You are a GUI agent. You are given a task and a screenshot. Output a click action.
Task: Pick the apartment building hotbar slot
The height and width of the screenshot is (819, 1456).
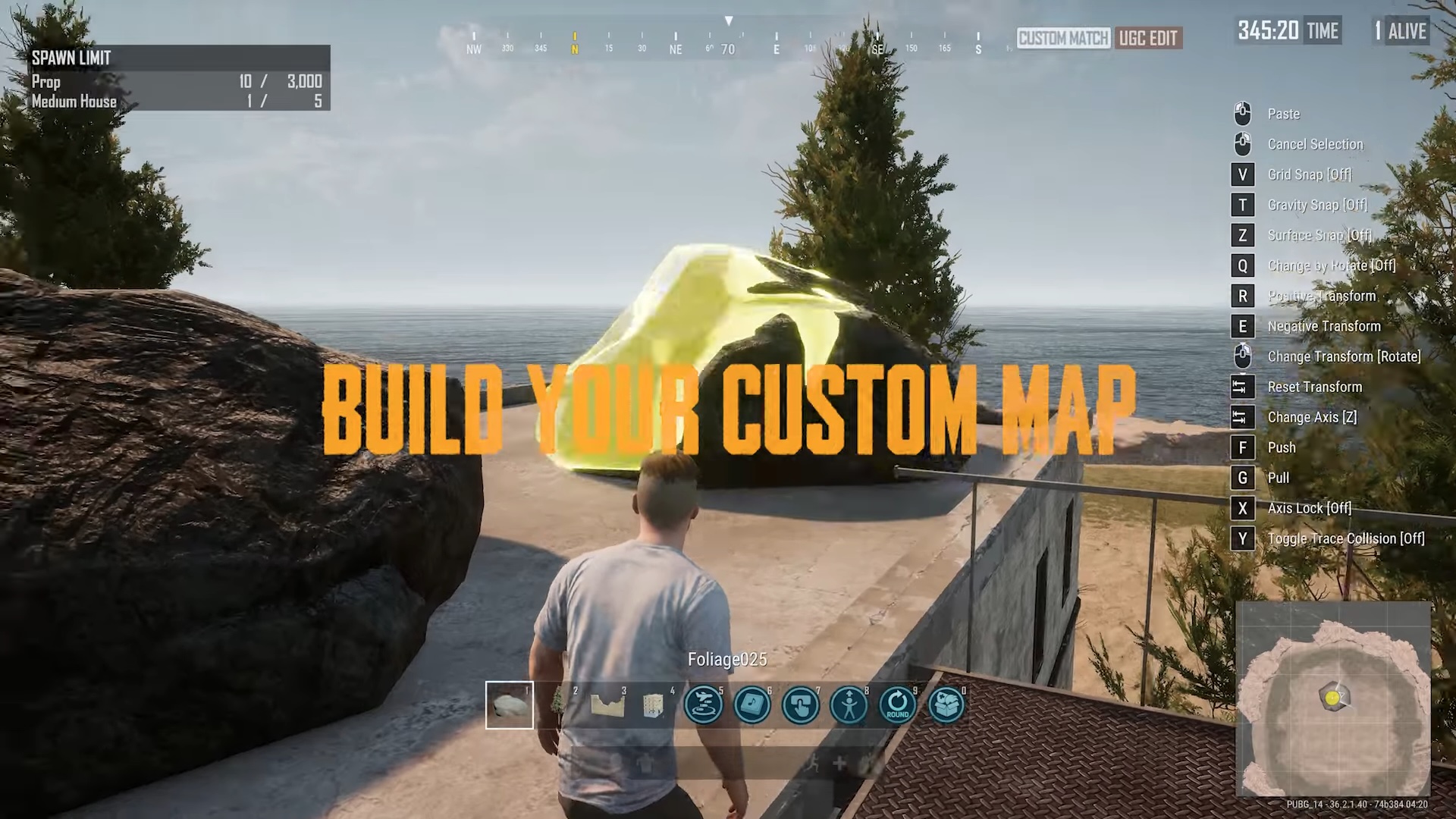click(653, 705)
